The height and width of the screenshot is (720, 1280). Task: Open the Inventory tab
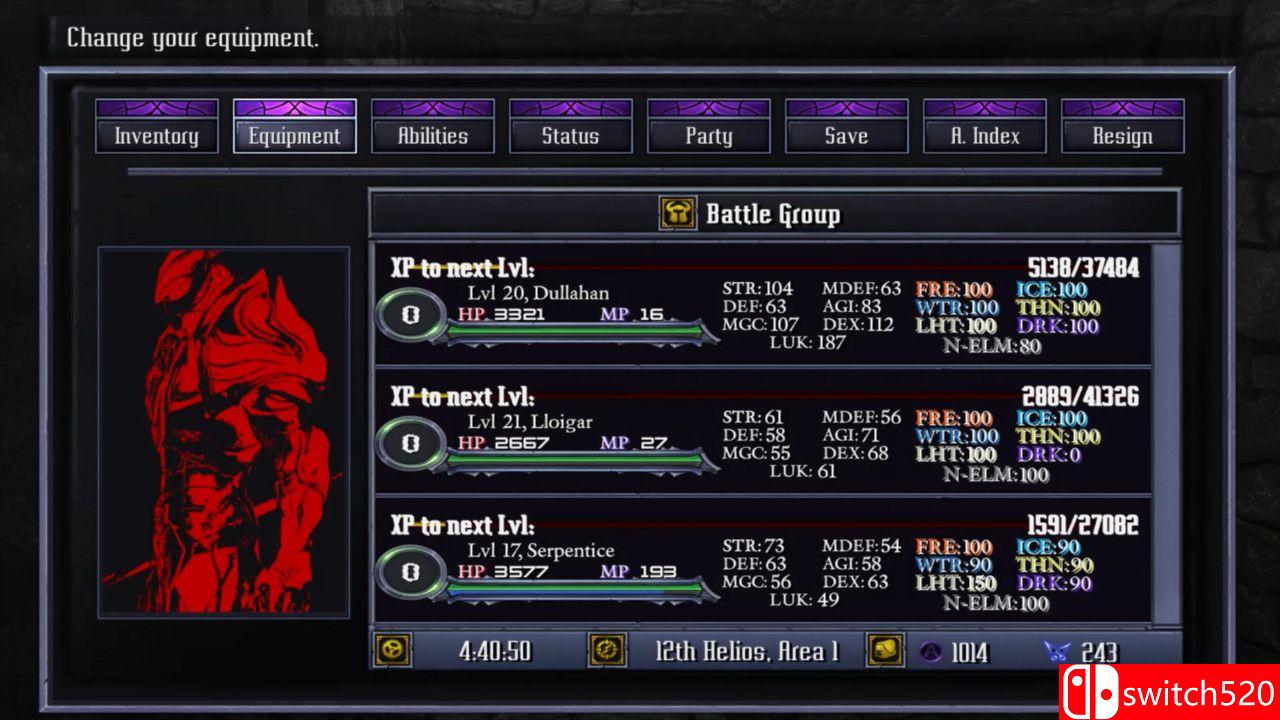click(x=156, y=136)
